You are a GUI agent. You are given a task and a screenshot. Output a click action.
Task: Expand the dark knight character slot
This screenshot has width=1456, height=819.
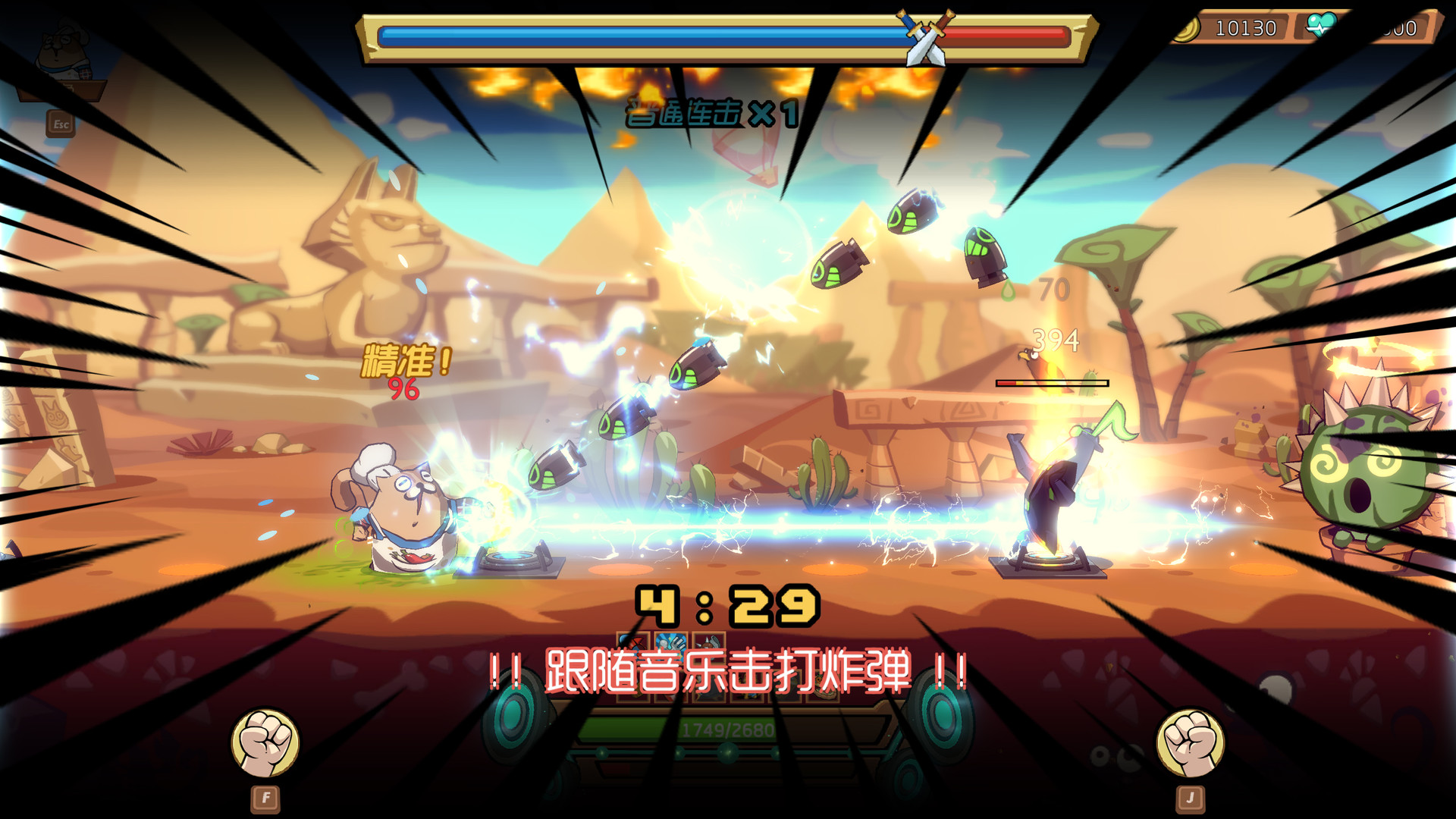click(710, 686)
